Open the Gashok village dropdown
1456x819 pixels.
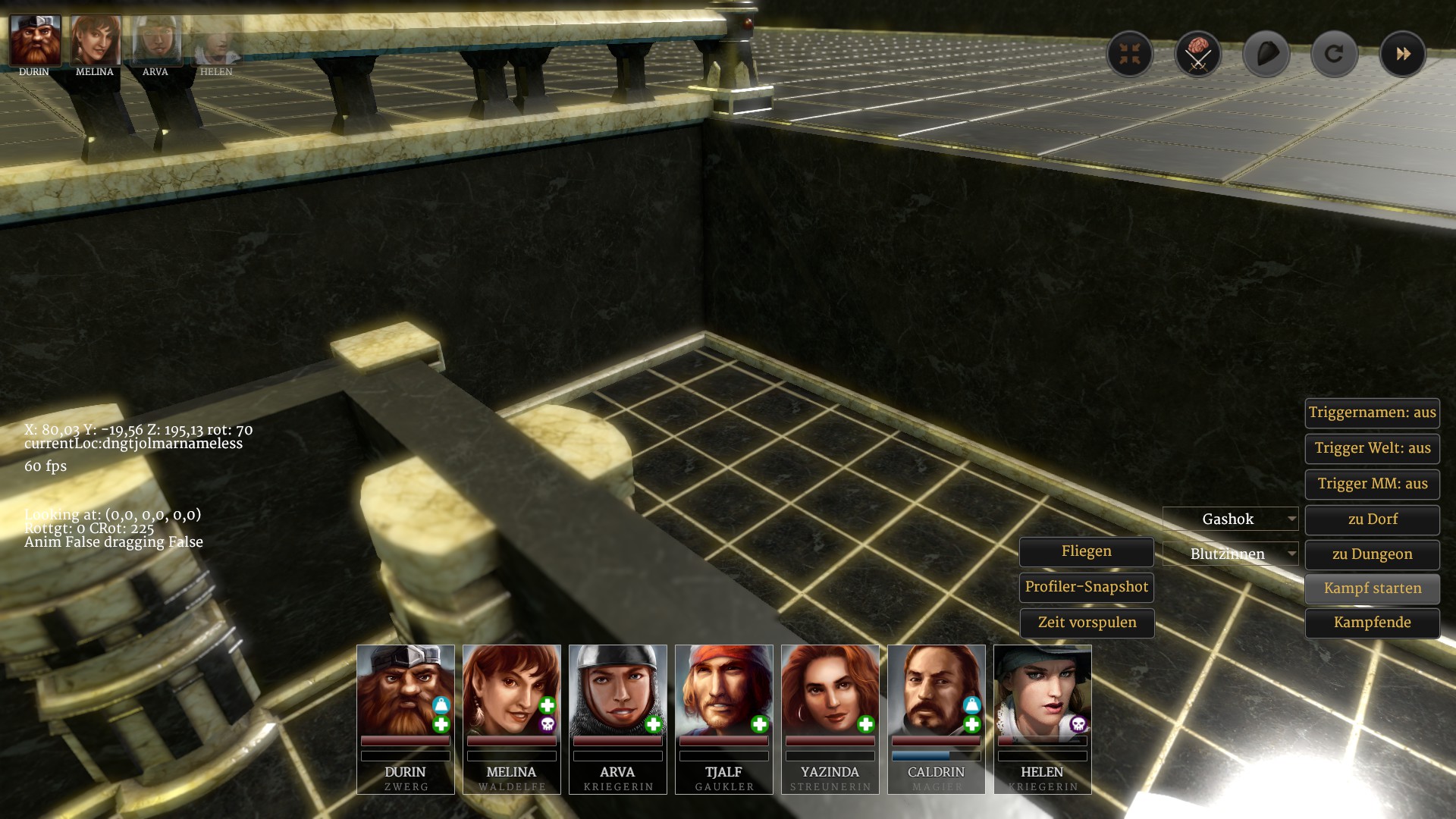tap(1230, 519)
